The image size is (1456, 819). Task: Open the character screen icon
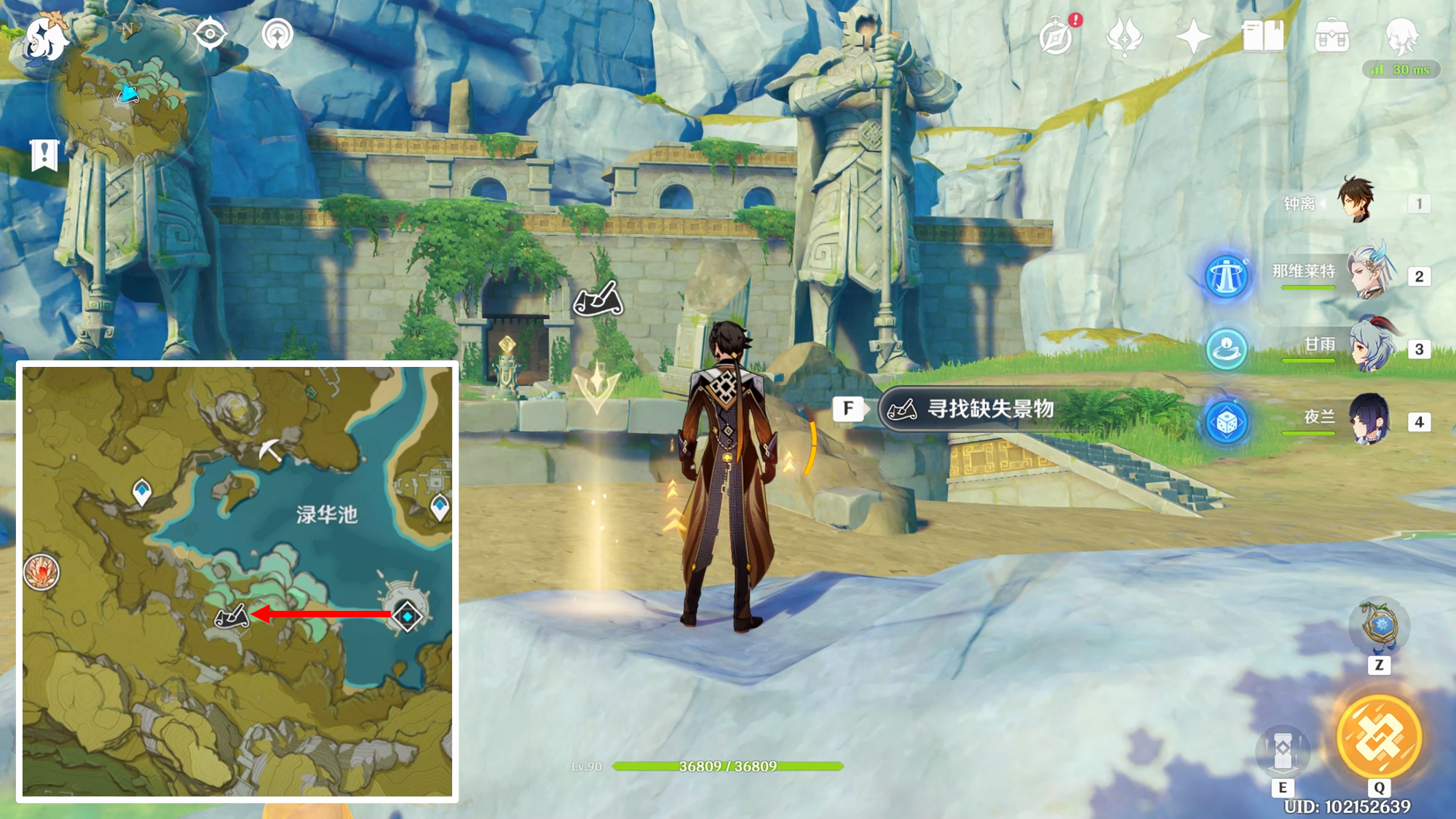(1401, 36)
